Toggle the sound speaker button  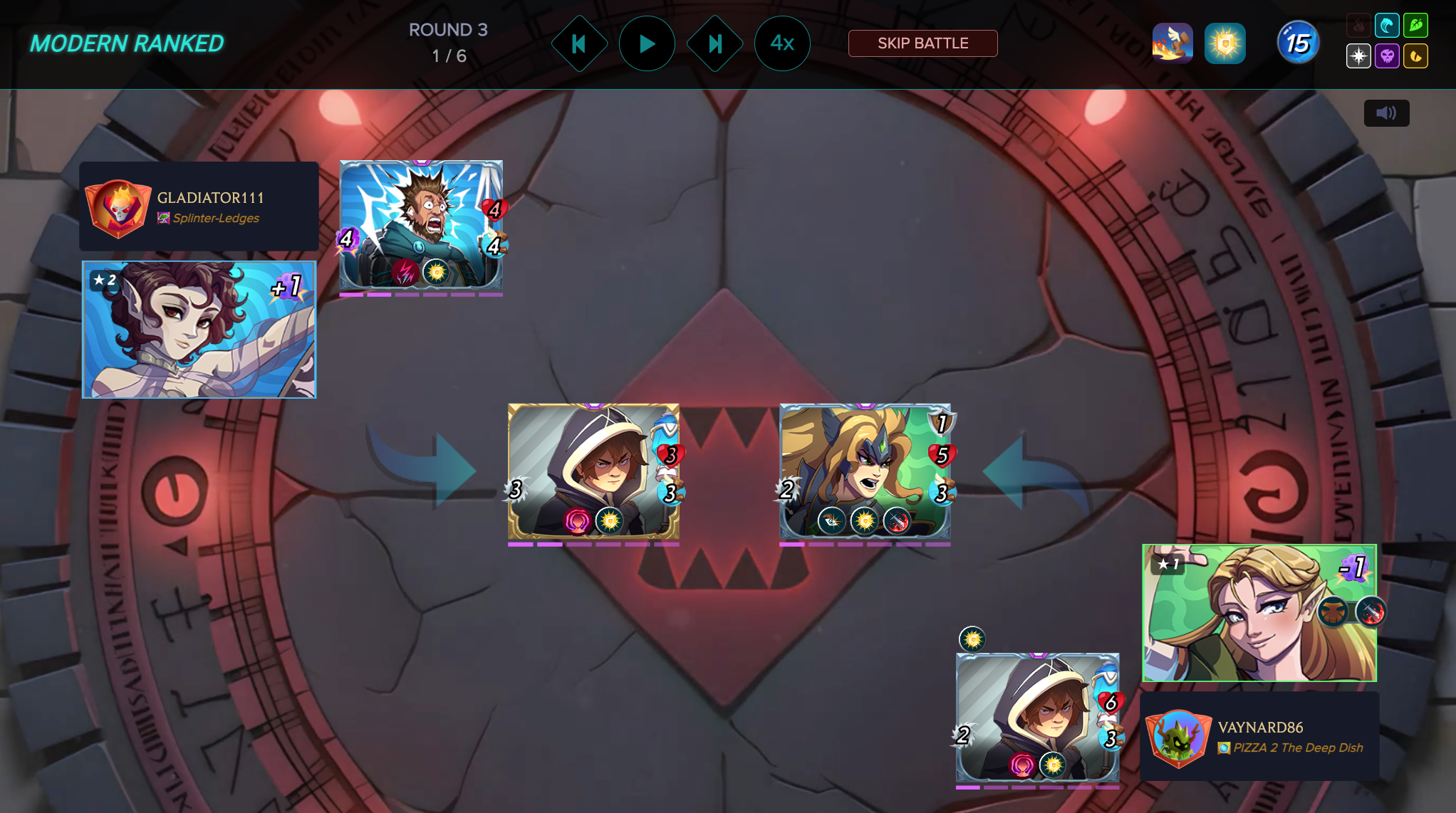pos(1386,113)
